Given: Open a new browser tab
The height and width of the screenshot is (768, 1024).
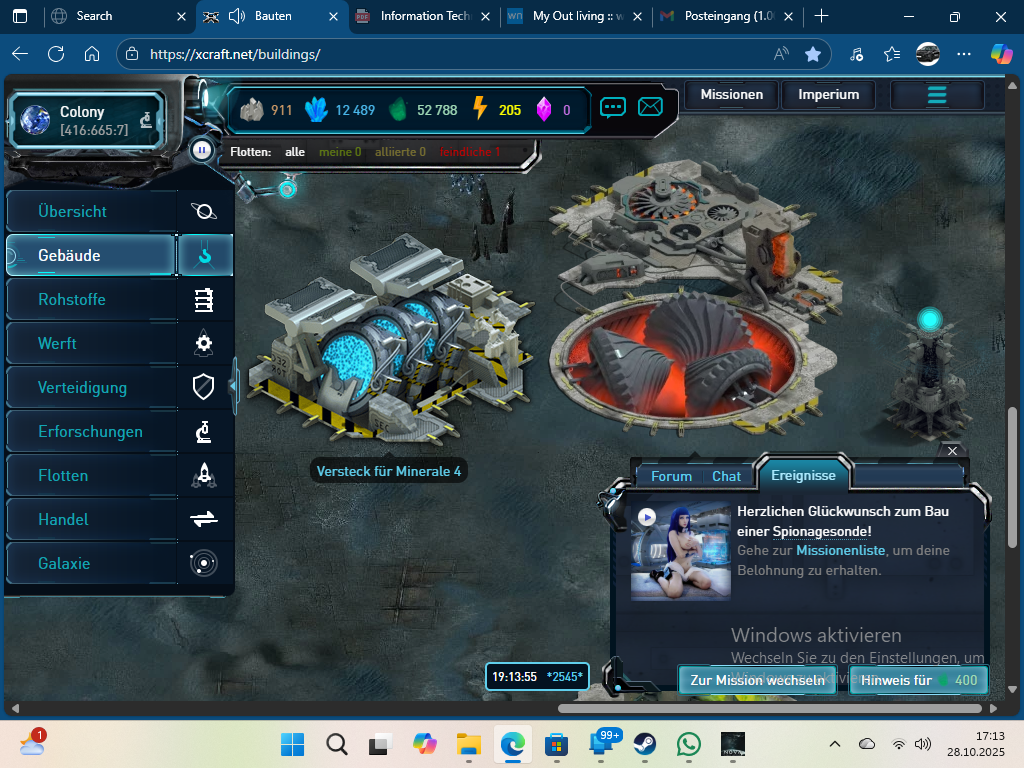Looking at the screenshot, I should click(x=822, y=16).
